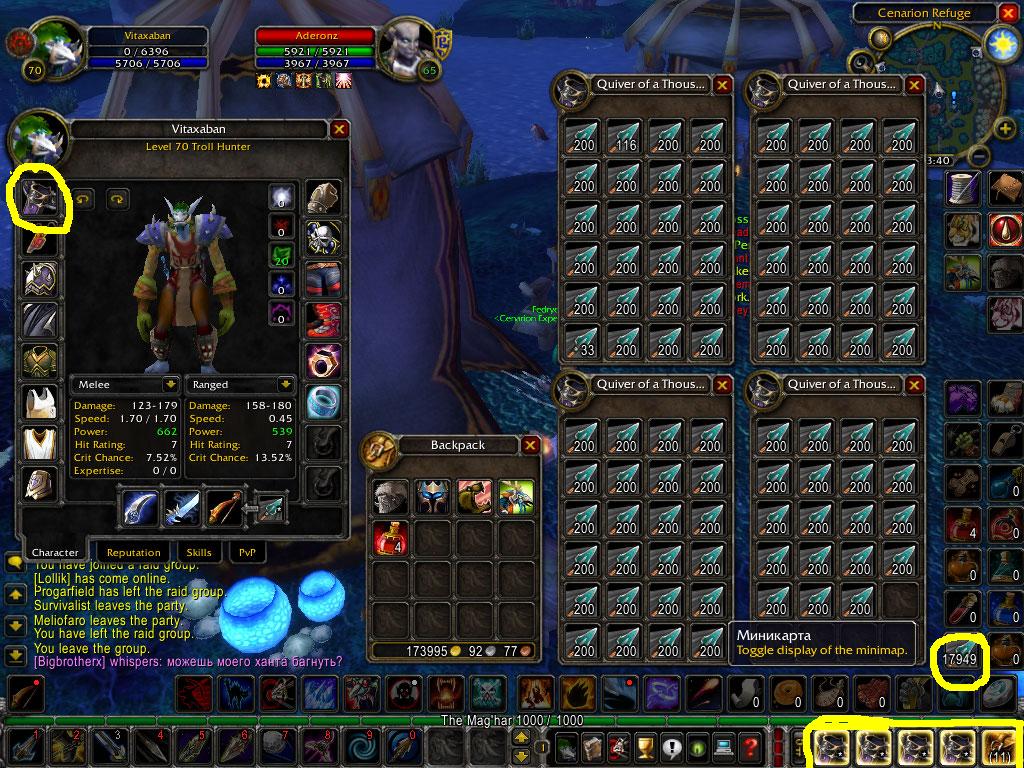Viewport: 1024px width, 768px height.
Task: Show the PvP tab
Action: click(246, 552)
